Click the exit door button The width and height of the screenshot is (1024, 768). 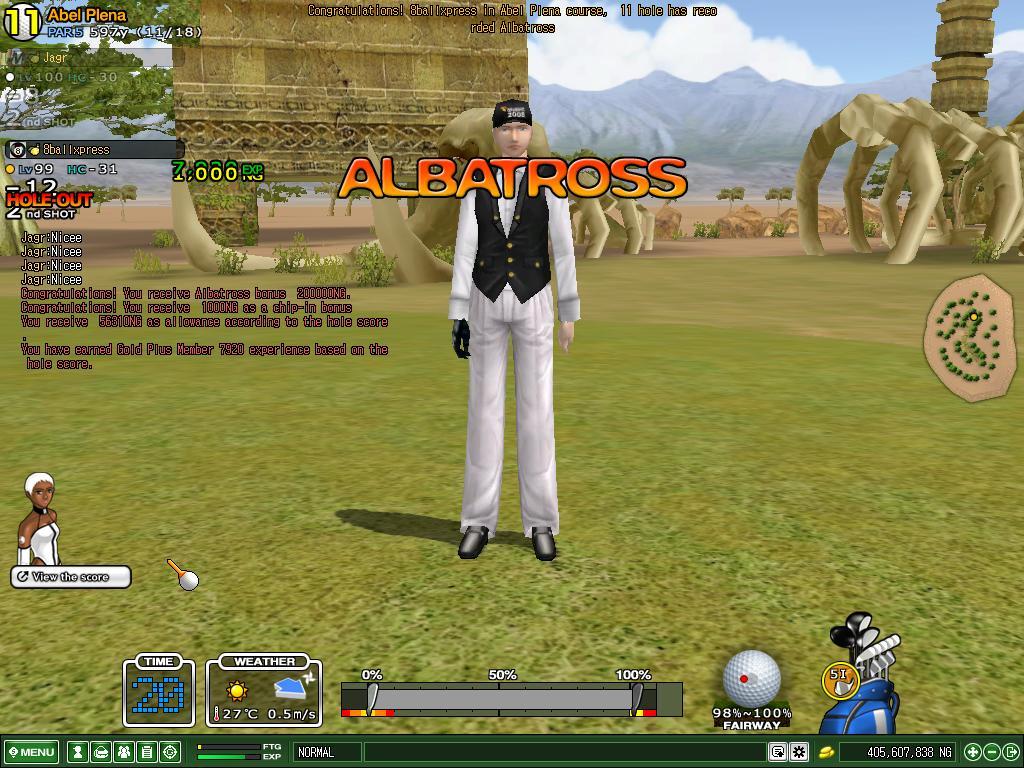click(1011, 752)
